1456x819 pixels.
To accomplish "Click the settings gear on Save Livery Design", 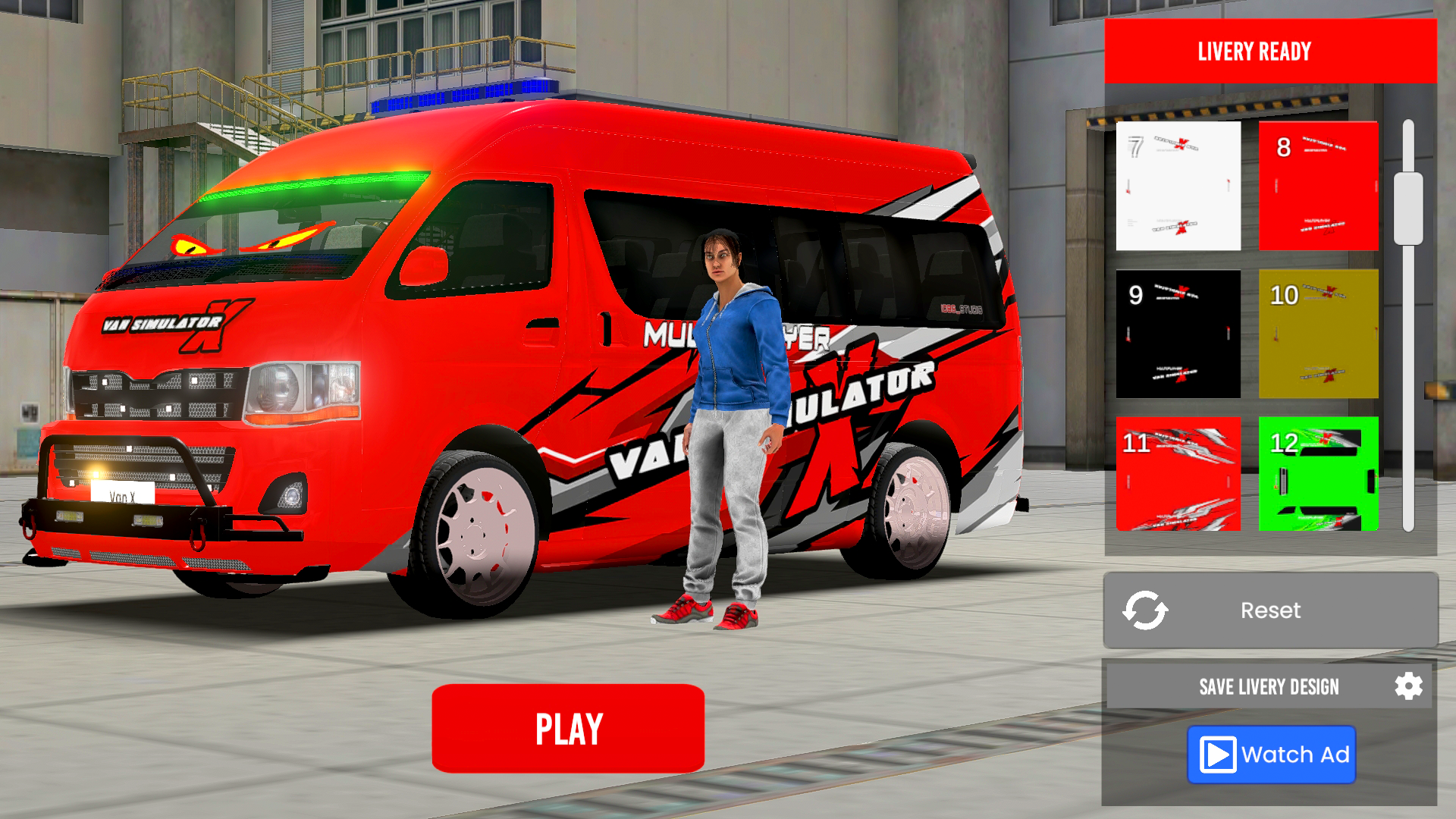I will pos(1410,686).
